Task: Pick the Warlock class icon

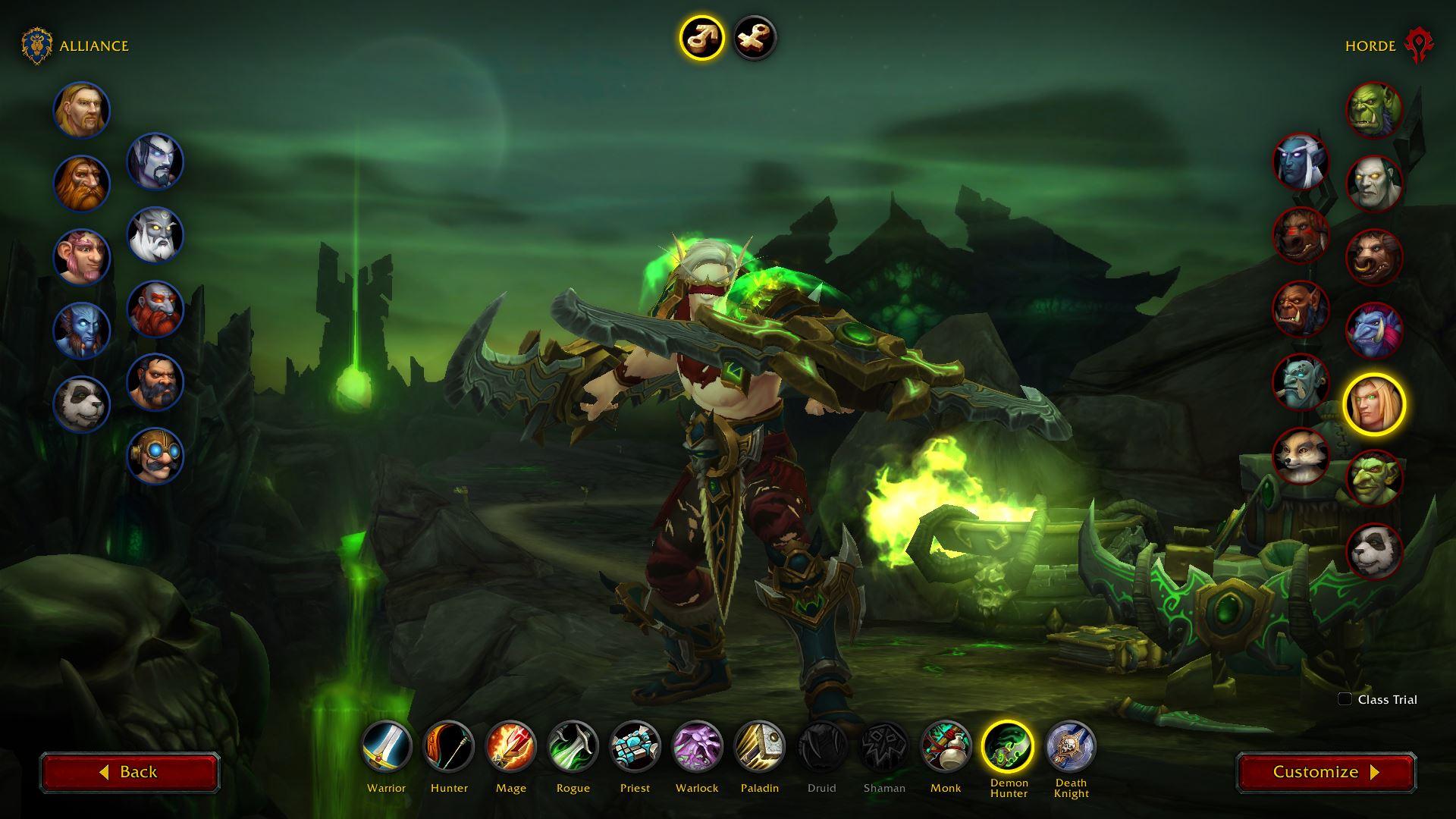Action: click(697, 746)
